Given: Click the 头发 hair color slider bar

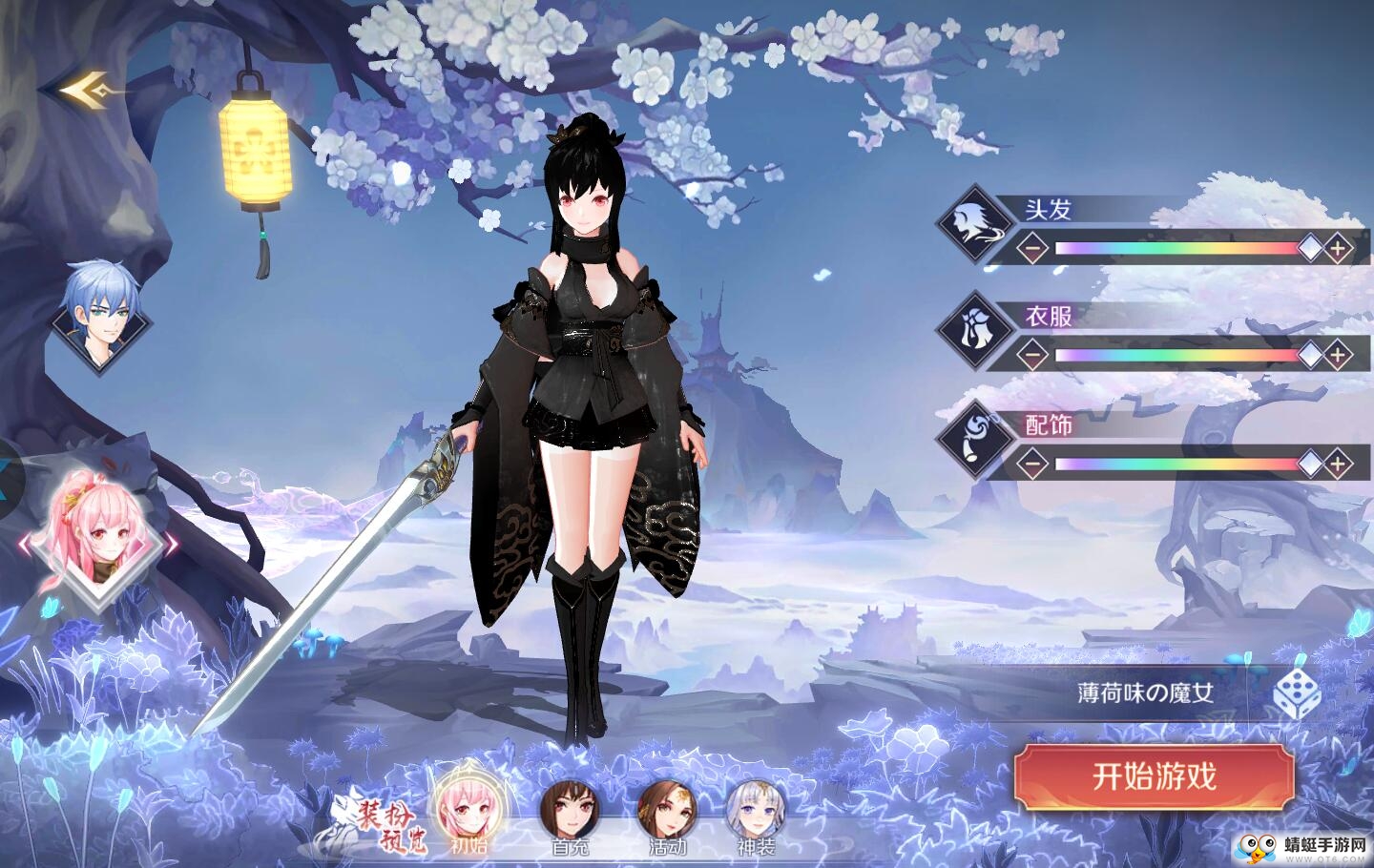Looking at the screenshot, I should (1178, 249).
